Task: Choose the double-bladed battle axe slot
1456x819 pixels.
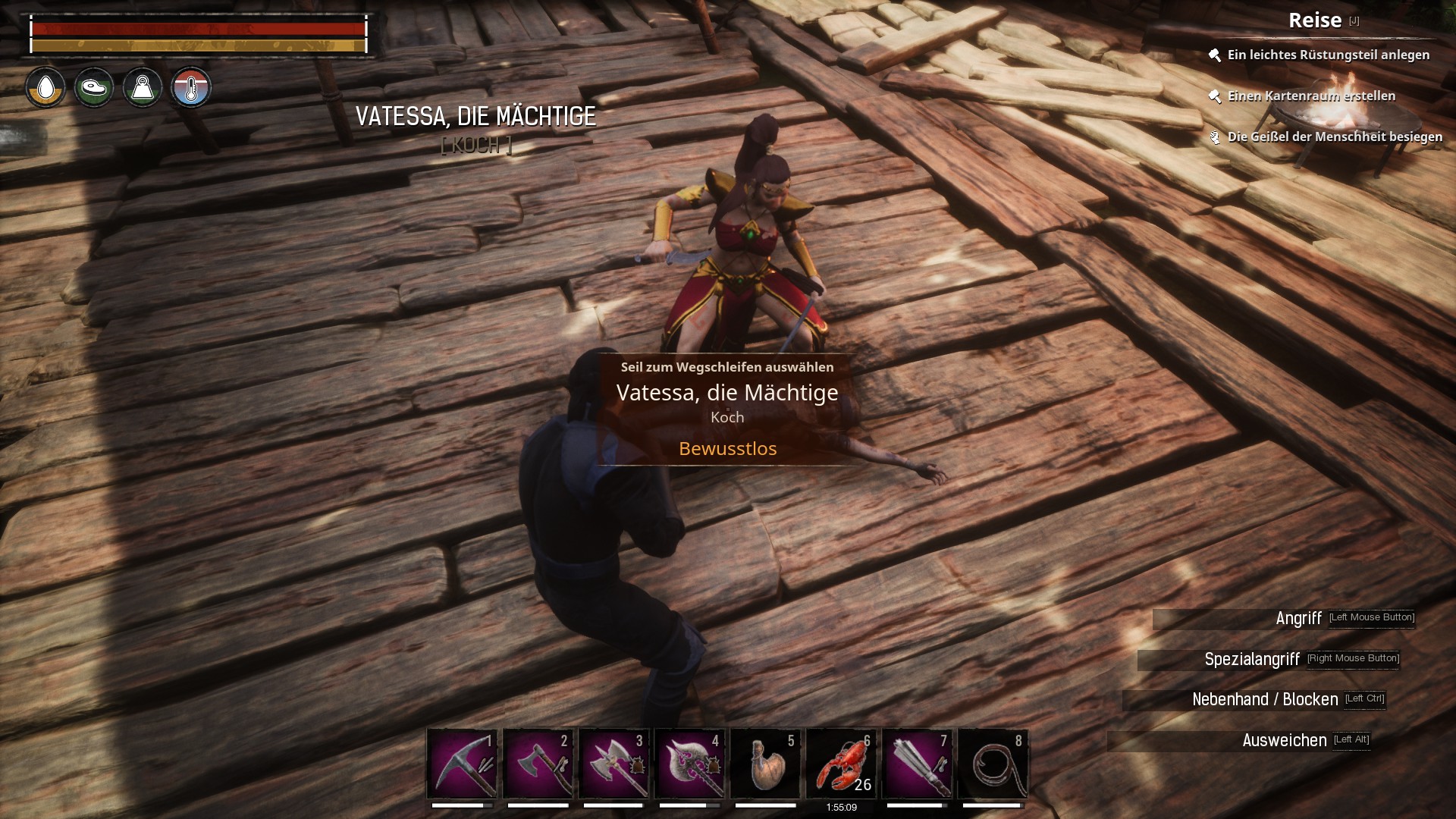Action: [x=613, y=764]
